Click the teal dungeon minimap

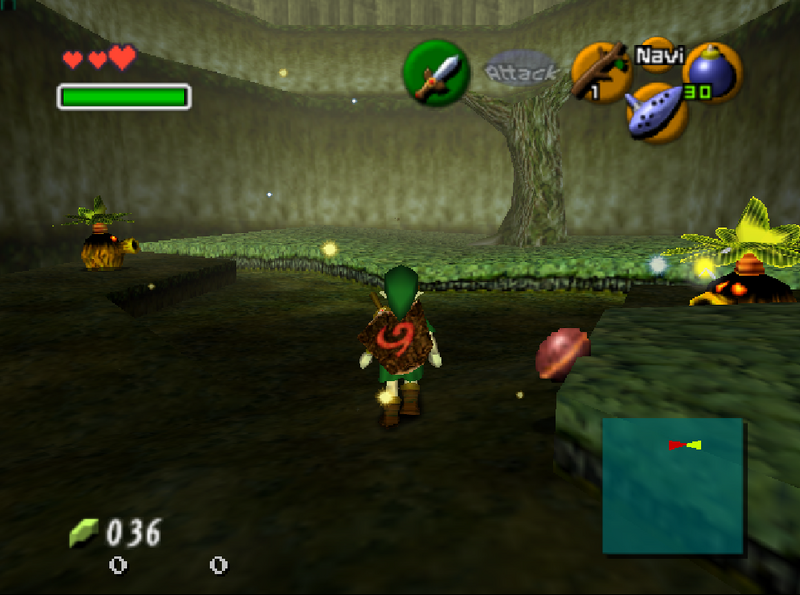[672, 485]
